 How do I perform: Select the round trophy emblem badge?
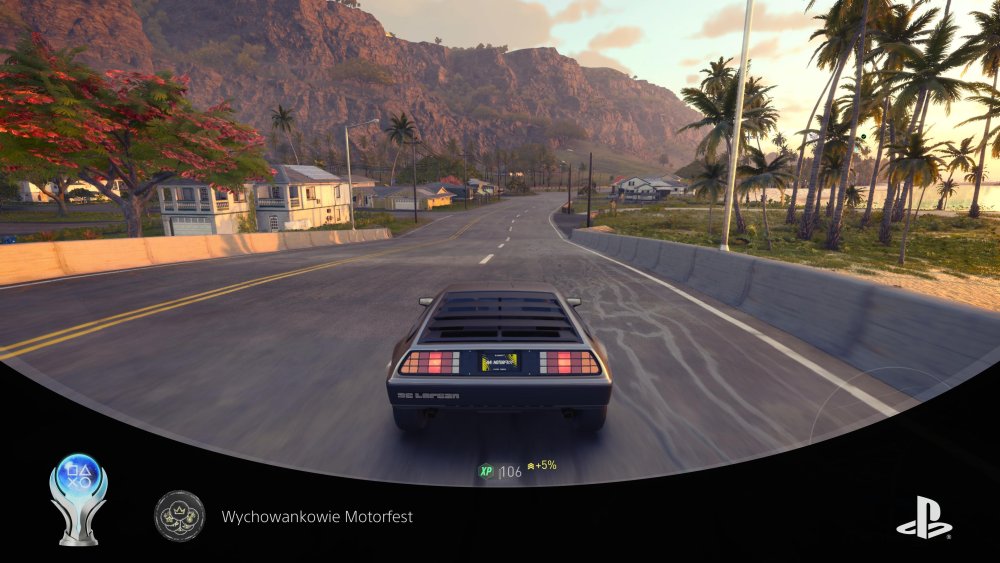pos(180,516)
